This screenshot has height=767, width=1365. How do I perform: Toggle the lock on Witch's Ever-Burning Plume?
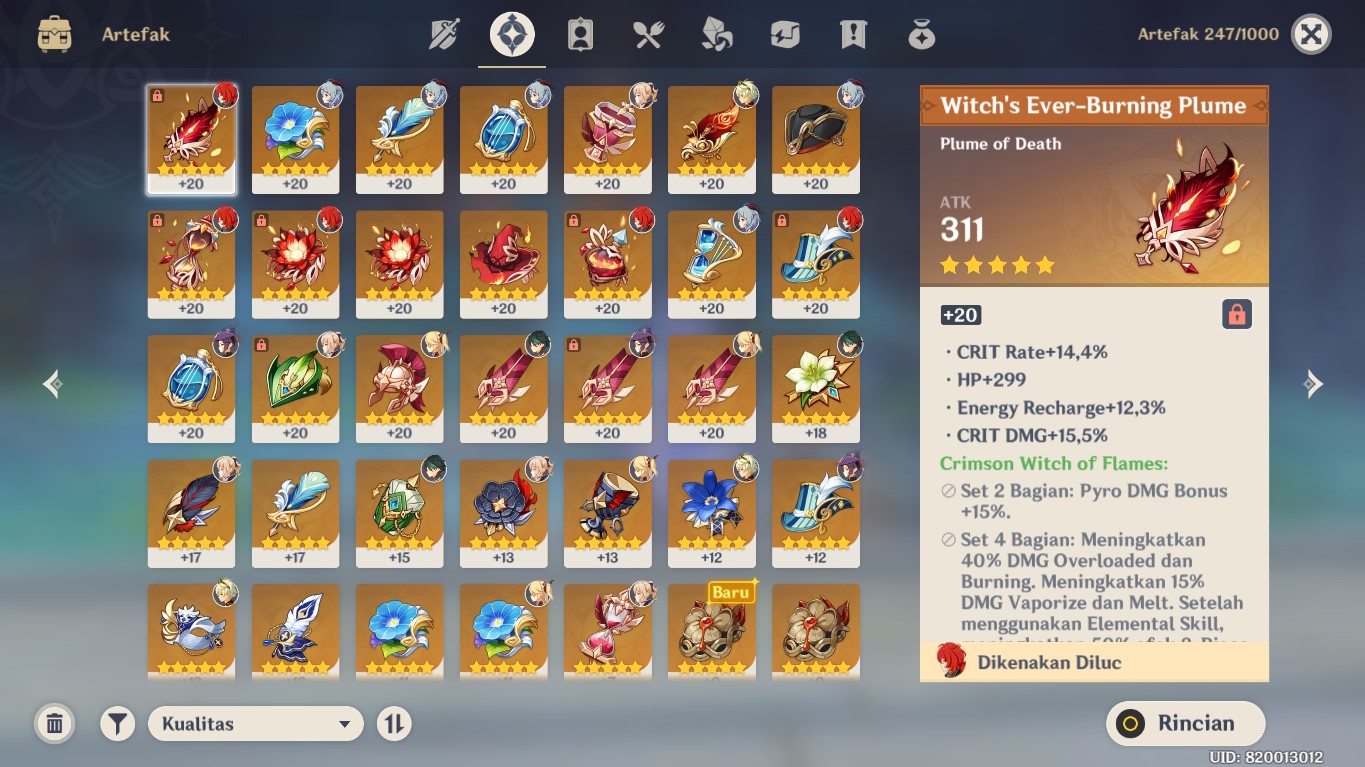1237,315
